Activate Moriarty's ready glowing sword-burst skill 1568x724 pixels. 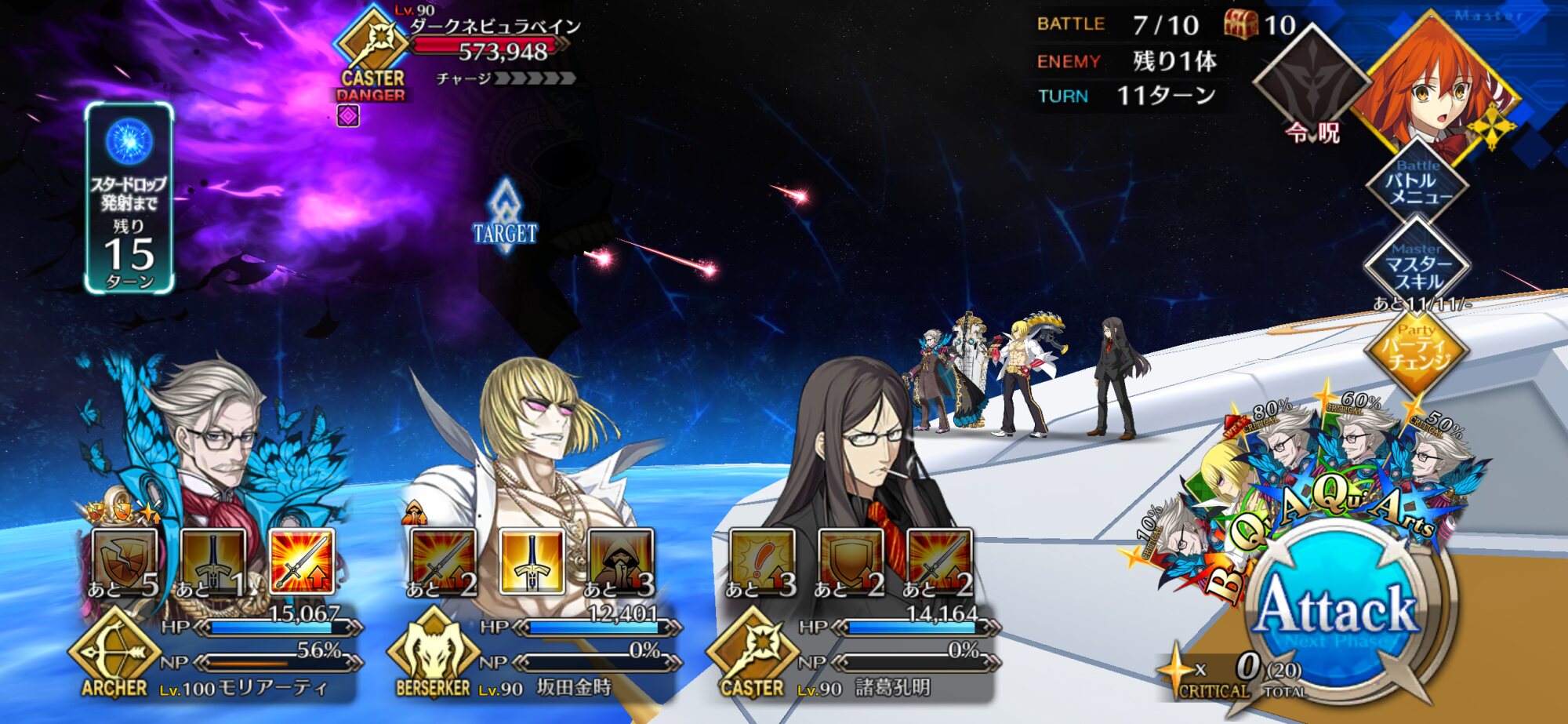[x=302, y=561]
